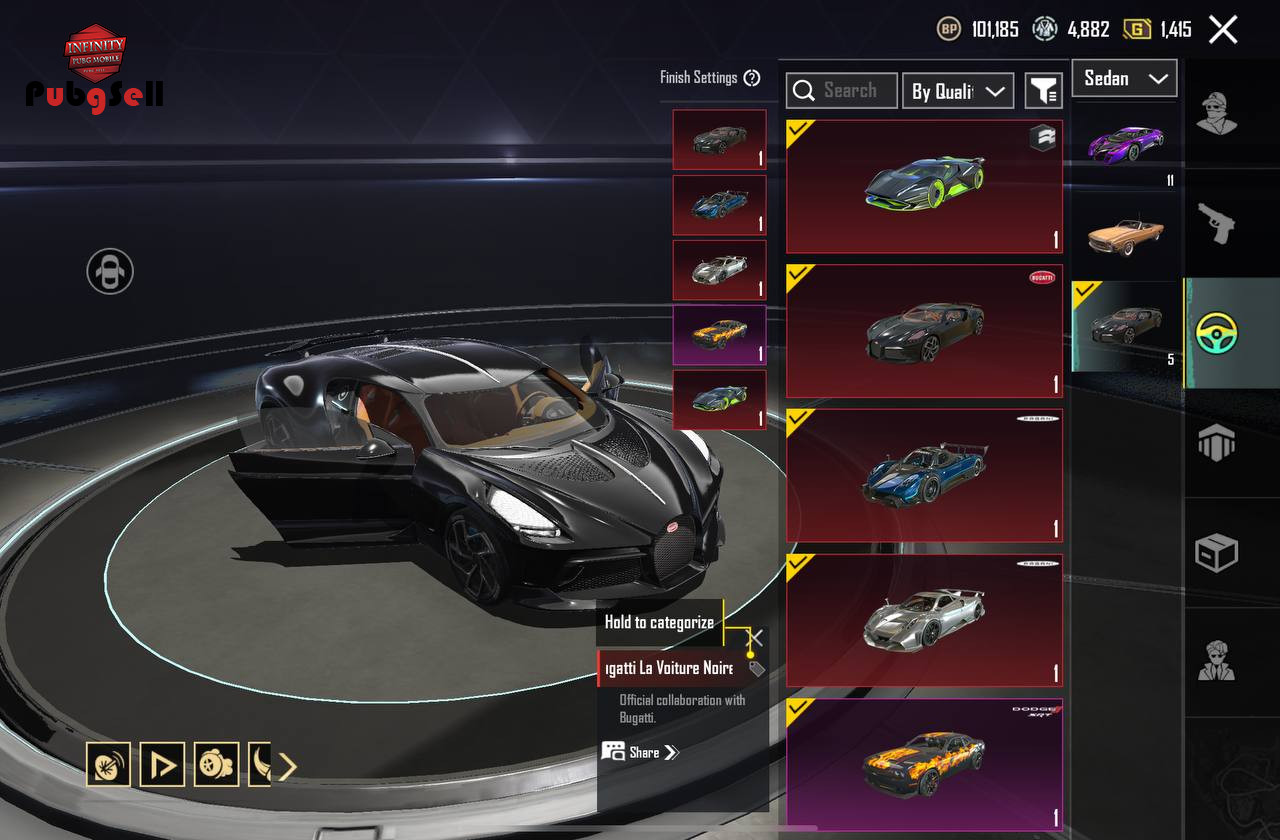Viewport: 1280px width, 840px height.
Task: Select the black and green supercar card
Action: (924, 187)
